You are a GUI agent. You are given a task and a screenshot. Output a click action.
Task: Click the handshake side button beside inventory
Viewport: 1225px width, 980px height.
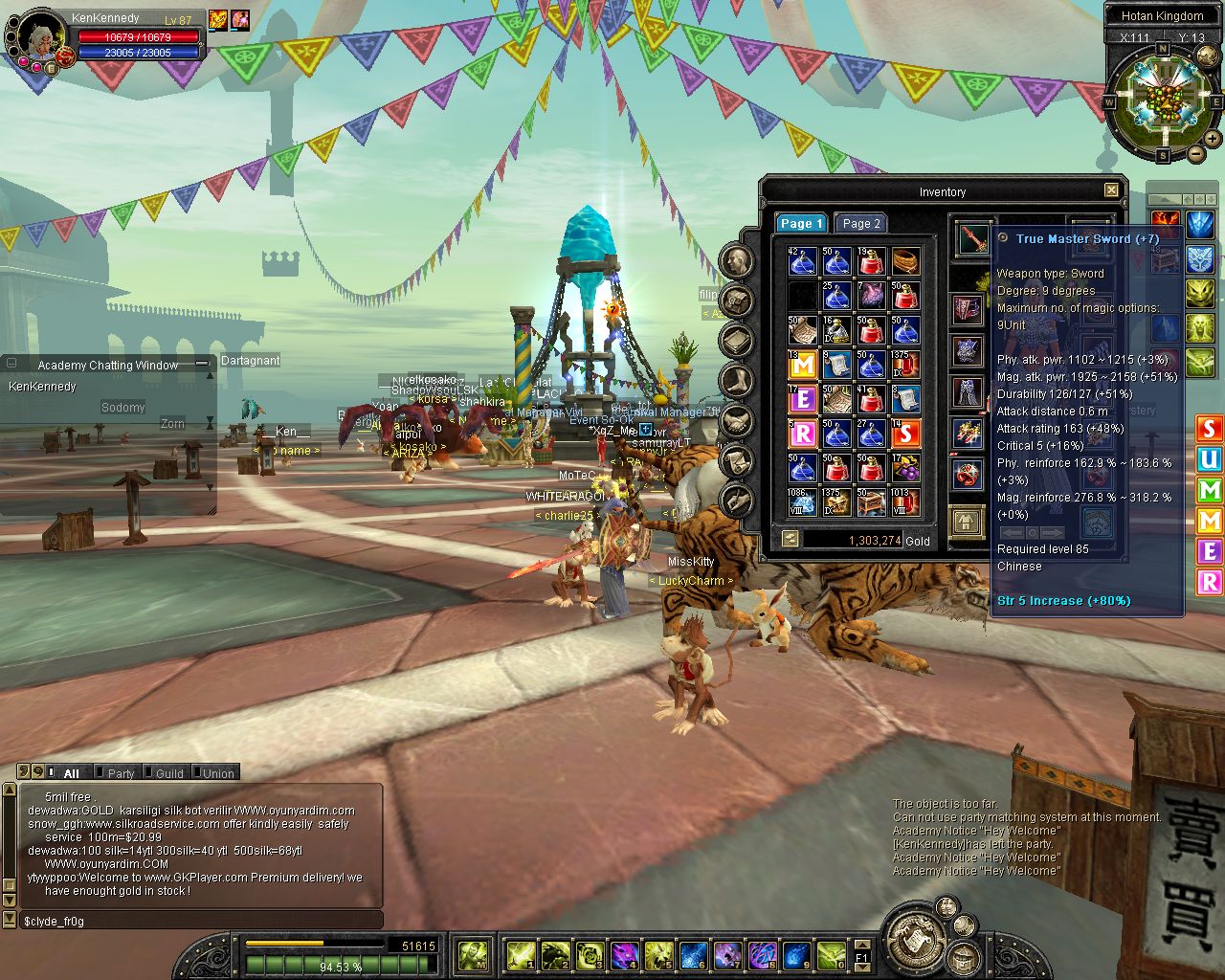click(737, 420)
